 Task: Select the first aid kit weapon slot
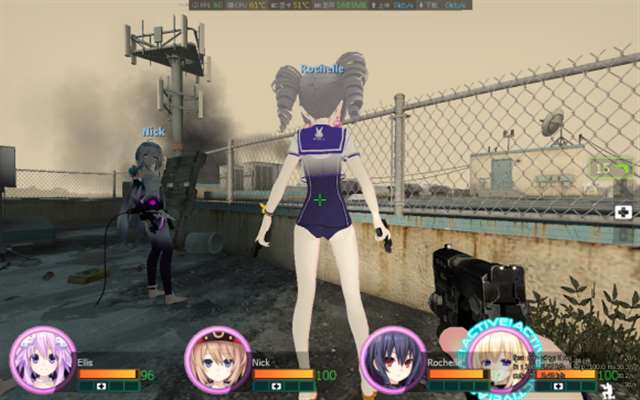623,212
